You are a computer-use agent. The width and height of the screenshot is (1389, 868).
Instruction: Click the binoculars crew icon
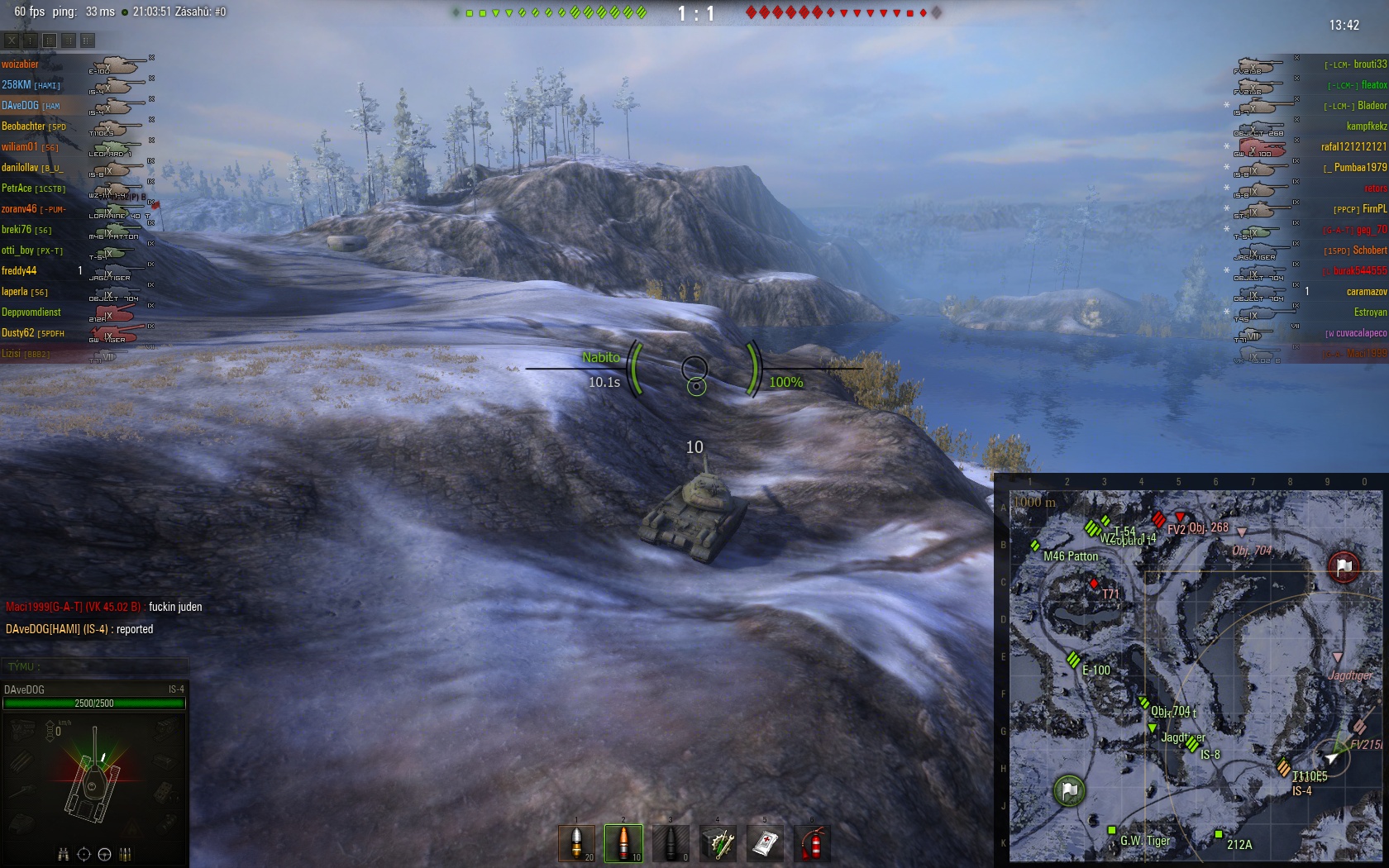tap(63, 854)
